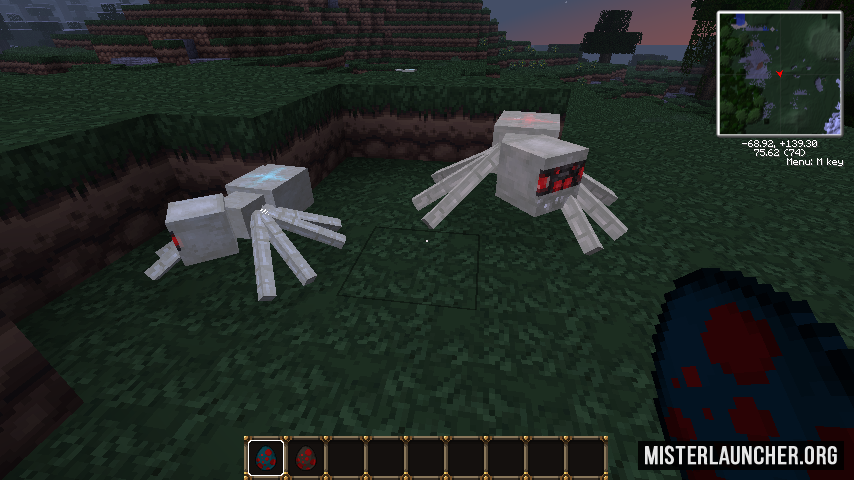
Task: Select the blue spawn egg with red spots
Action: [x=266, y=459]
